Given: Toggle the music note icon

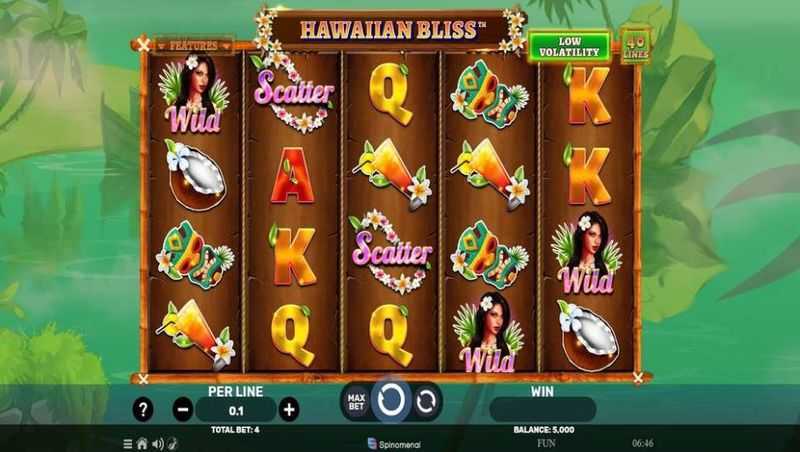Looking at the screenshot, I should click(171, 442).
